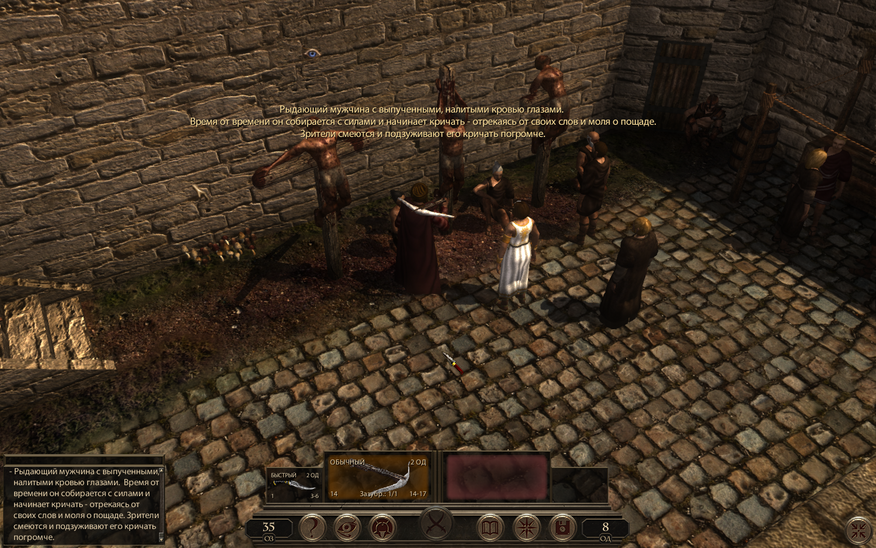
Task: Click the message log scroll-down arrow
Action: tap(161, 537)
